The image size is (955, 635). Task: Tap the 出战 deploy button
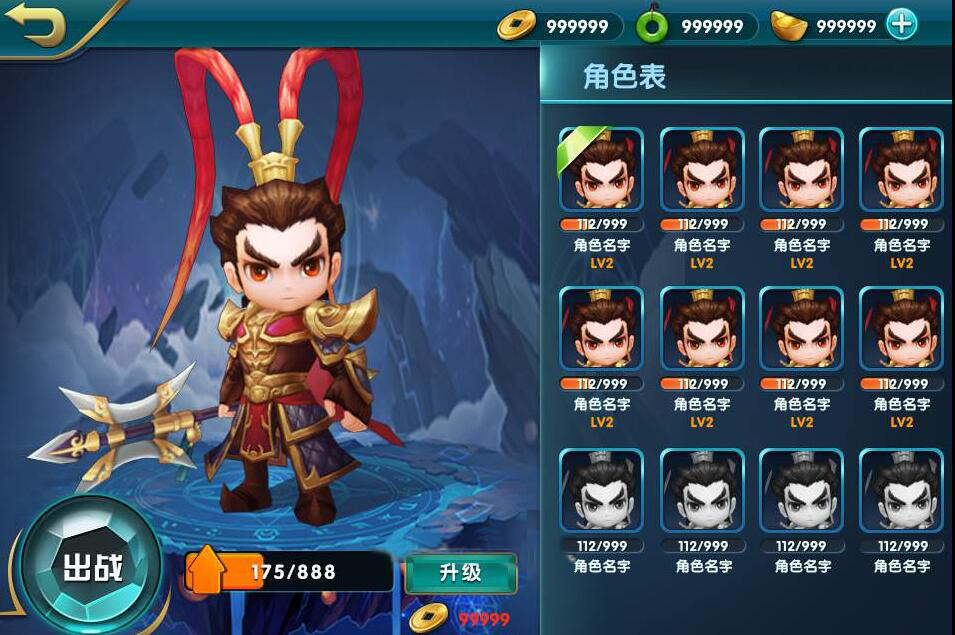click(x=92, y=567)
